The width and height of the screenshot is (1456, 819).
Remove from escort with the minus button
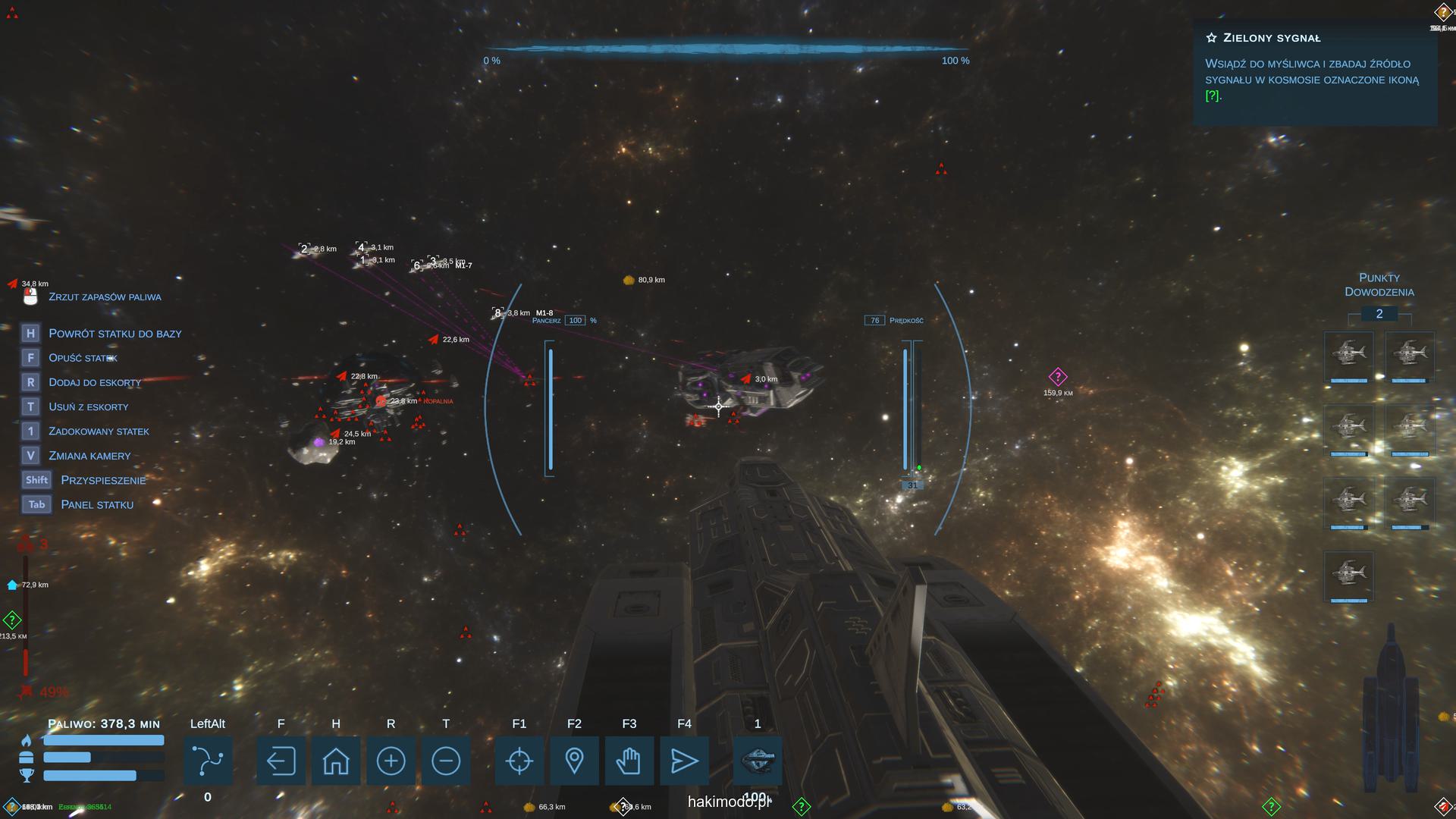446,761
